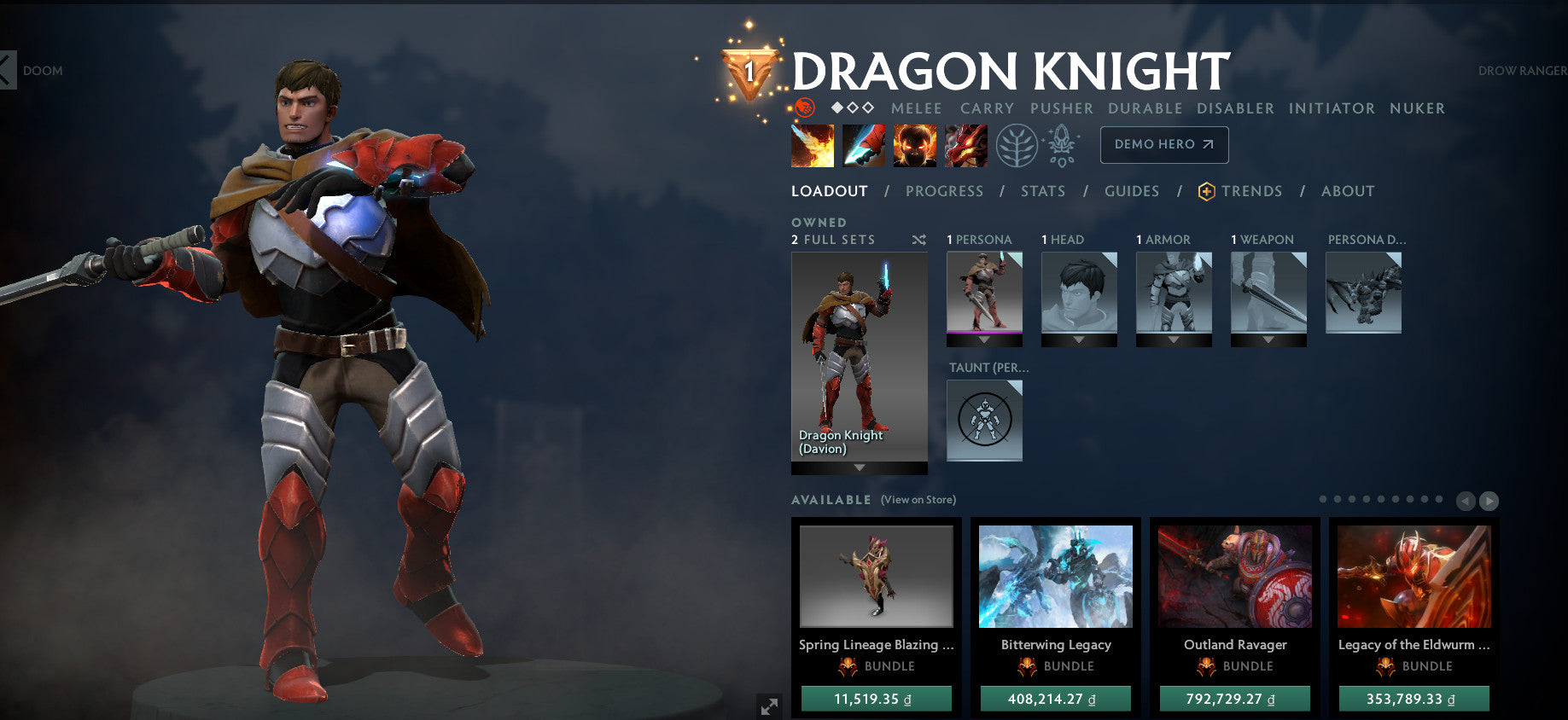Viewport: 1568px width, 720px height.
Task: Open the Trends shield icon
Action: point(1205,191)
